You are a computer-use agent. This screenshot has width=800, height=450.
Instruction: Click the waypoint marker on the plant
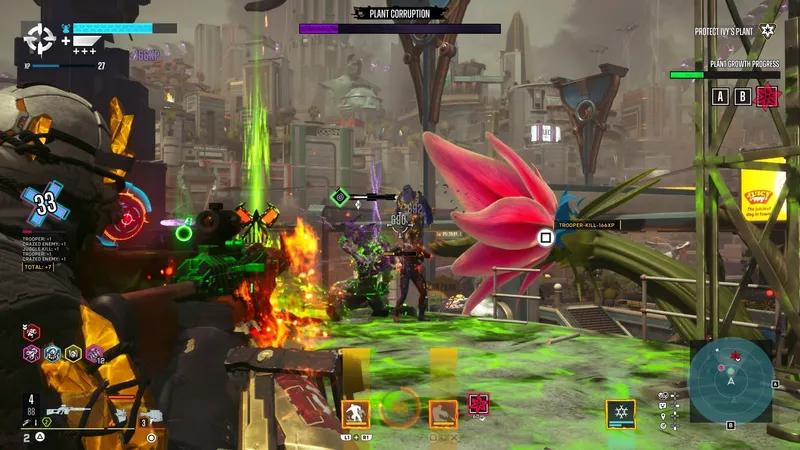click(545, 238)
